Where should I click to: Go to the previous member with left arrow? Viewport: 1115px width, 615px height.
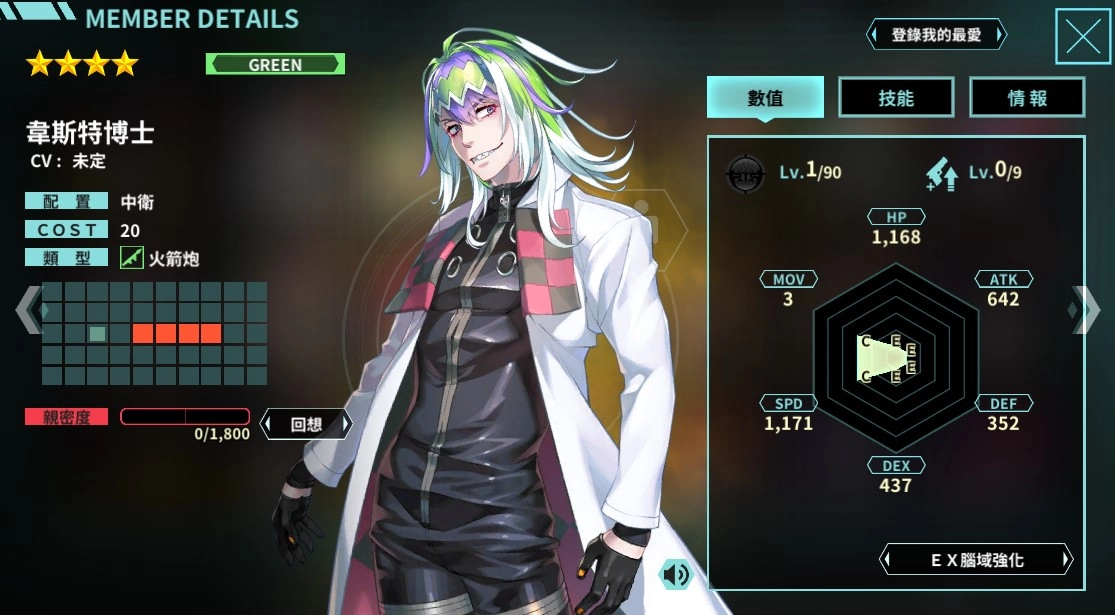coord(27,310)
